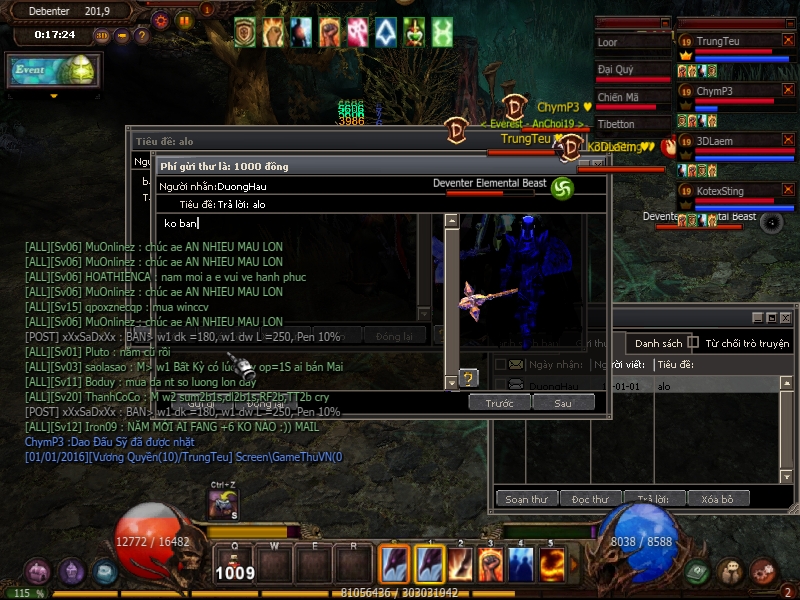The image size is (800, 600).
Task: Activate the fire swirl skill in slot 5
Action: (x=552, y=564)
